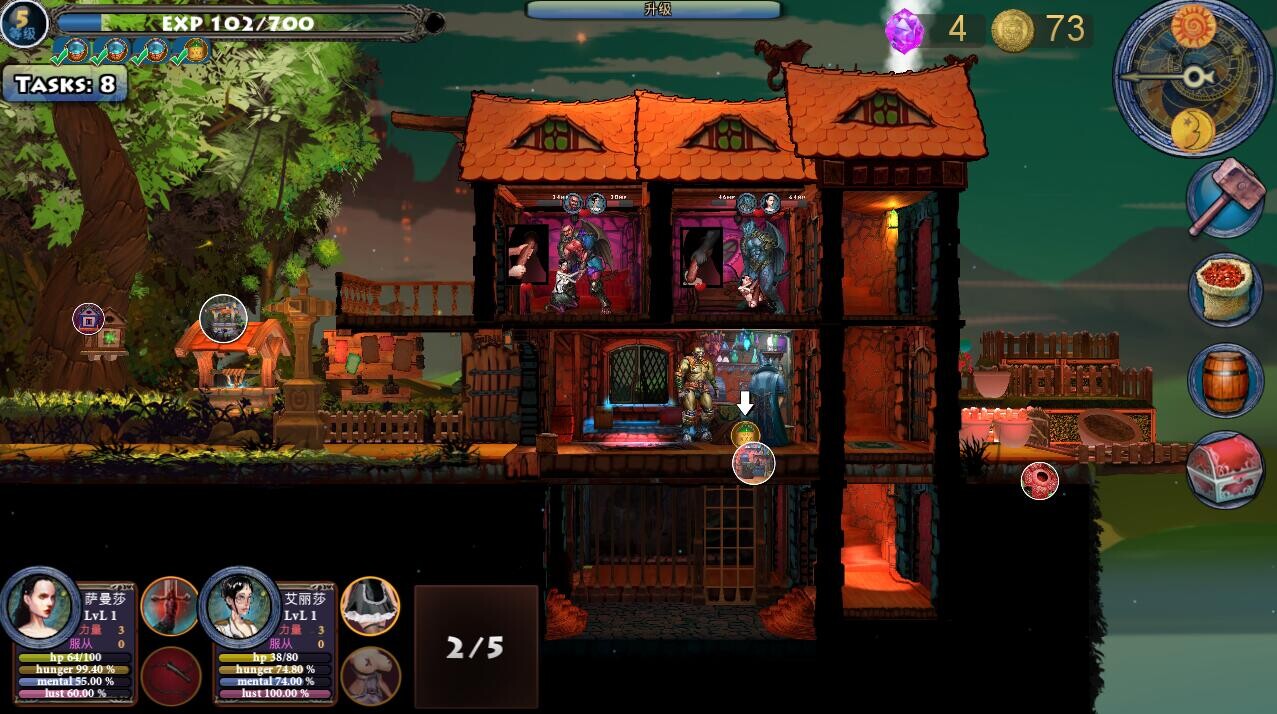Screen dimensions: 1277x714
Task: Click the gold coin currency icon
Action: point(1012,31)
